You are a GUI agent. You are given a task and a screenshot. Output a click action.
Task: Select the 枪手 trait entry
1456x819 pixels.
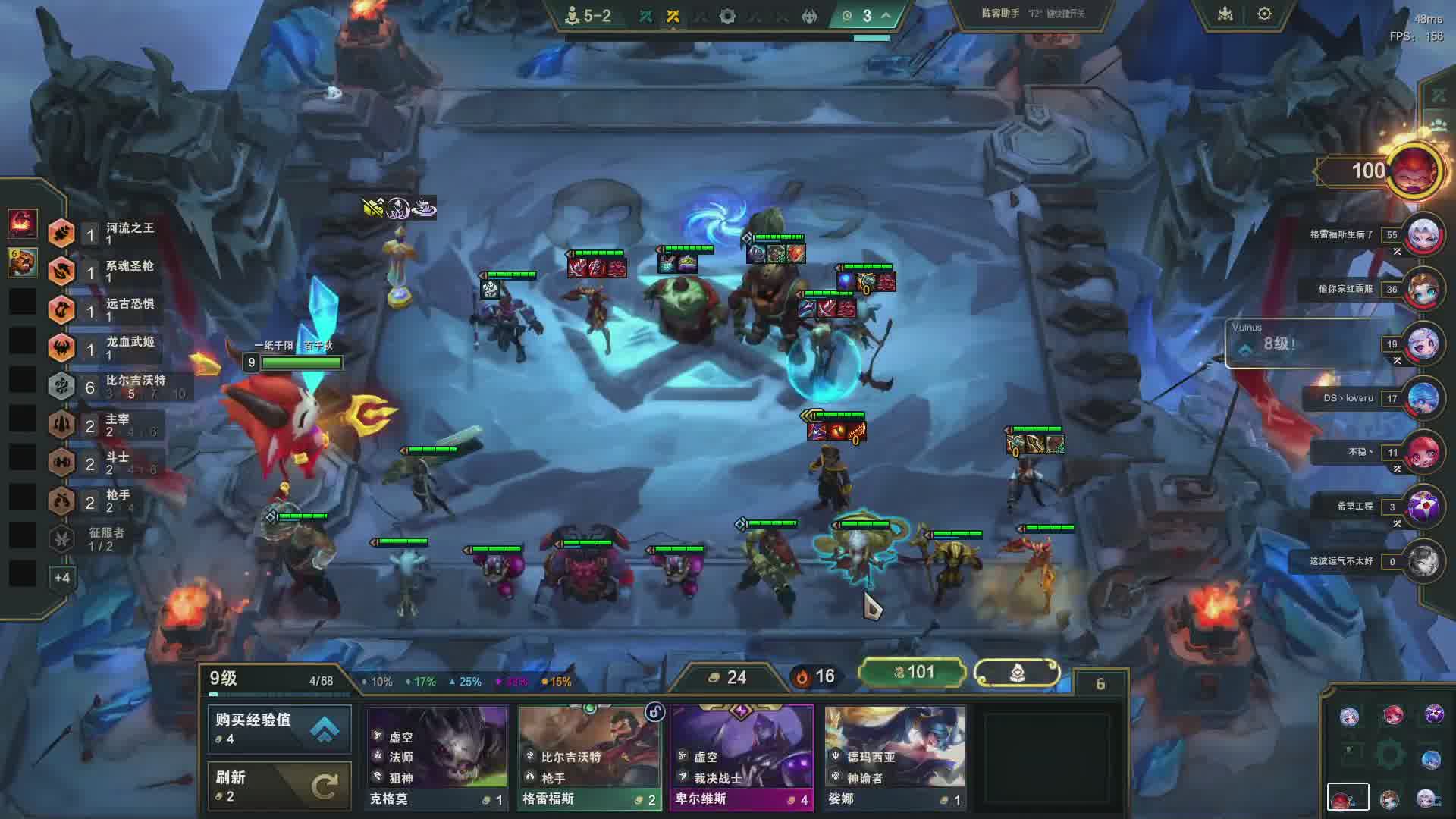(114, 500)
